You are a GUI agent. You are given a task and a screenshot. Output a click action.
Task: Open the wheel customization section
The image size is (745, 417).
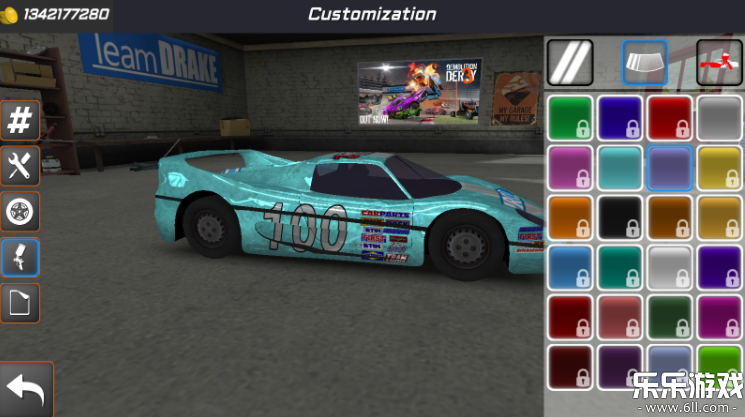[x=20, y=212]
